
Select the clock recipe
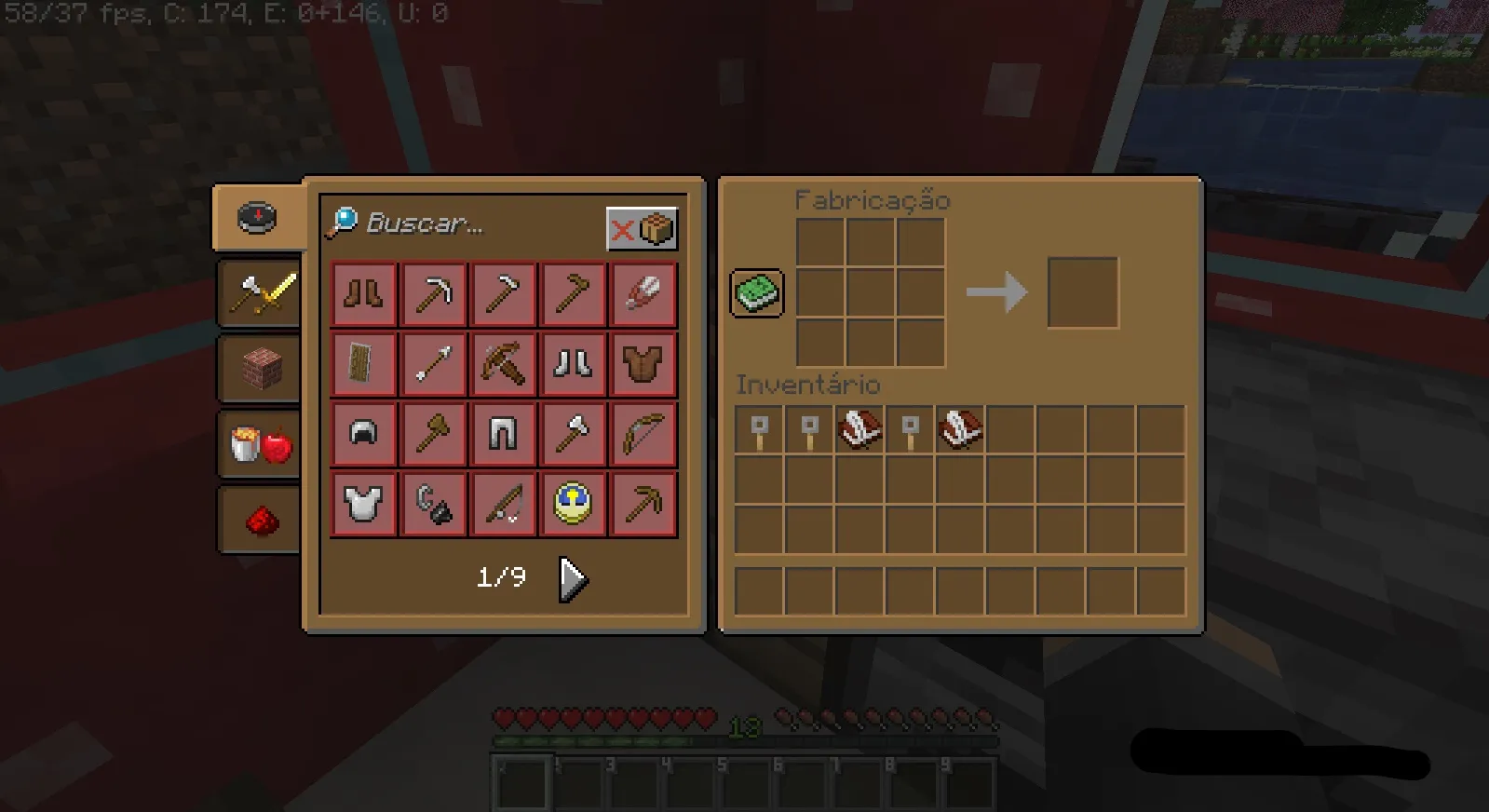(x=574, y=503)
